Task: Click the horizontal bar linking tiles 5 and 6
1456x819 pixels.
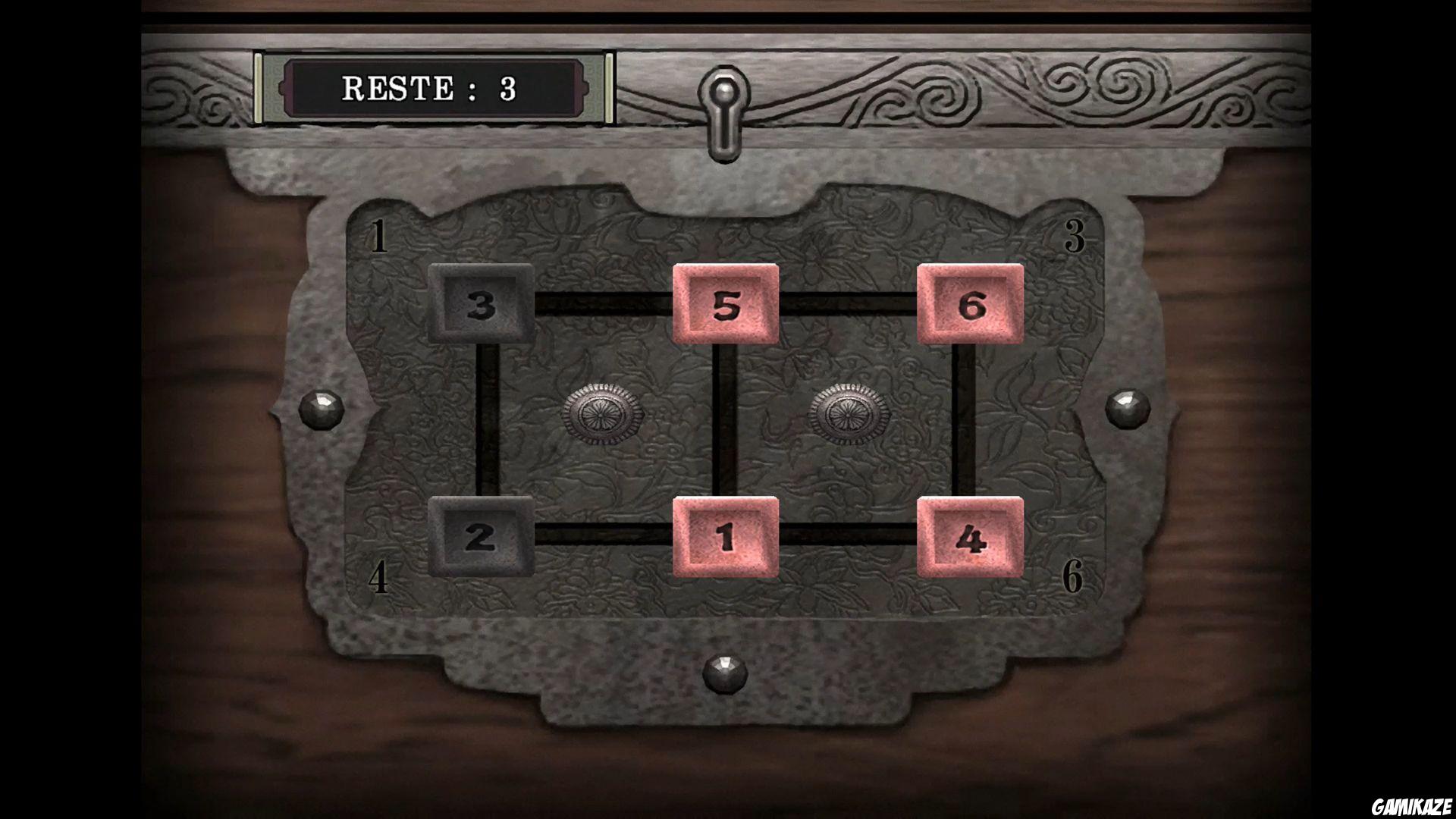Action: (849, 303)
